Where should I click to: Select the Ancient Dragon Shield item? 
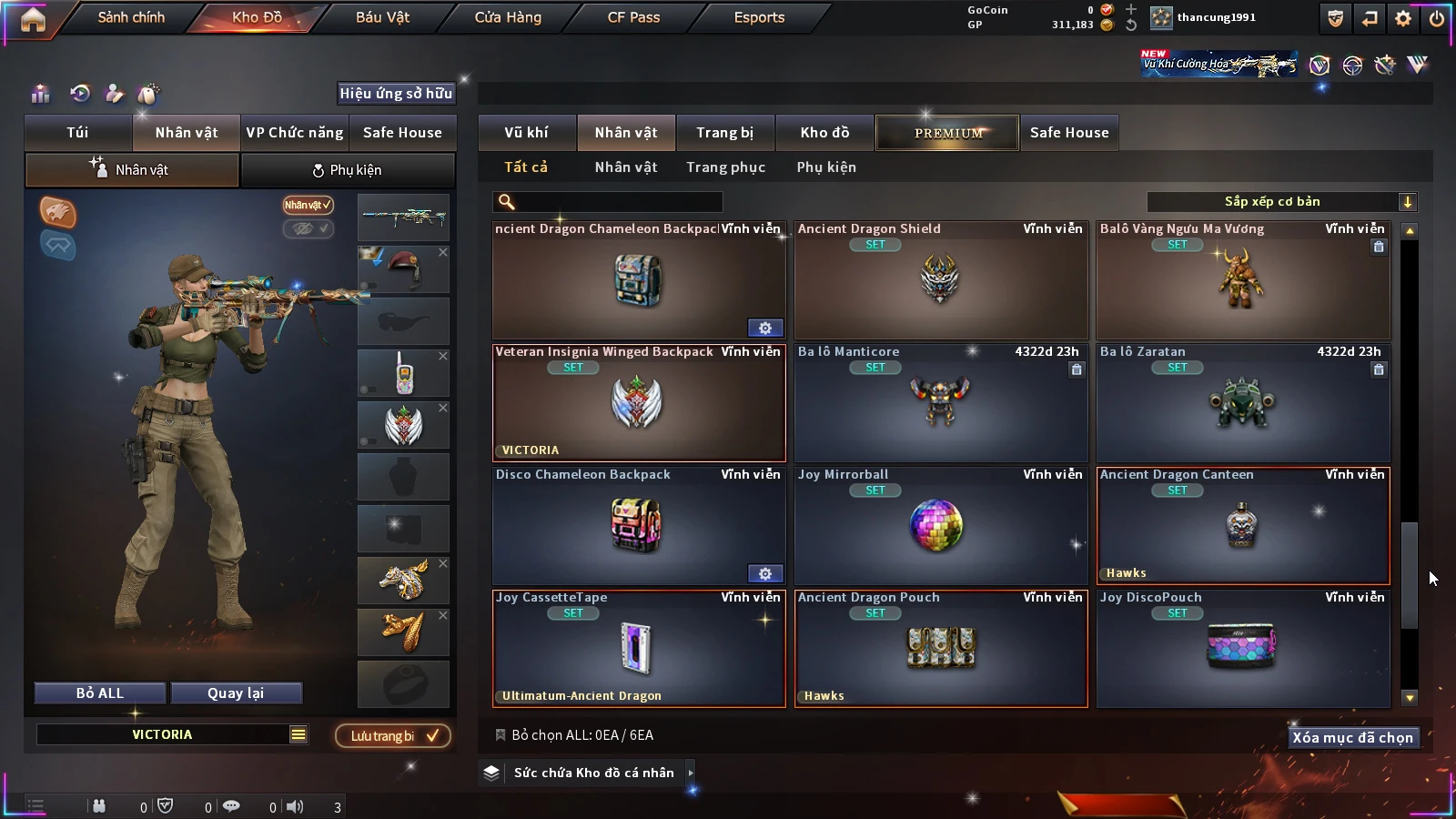click(941, 281)
